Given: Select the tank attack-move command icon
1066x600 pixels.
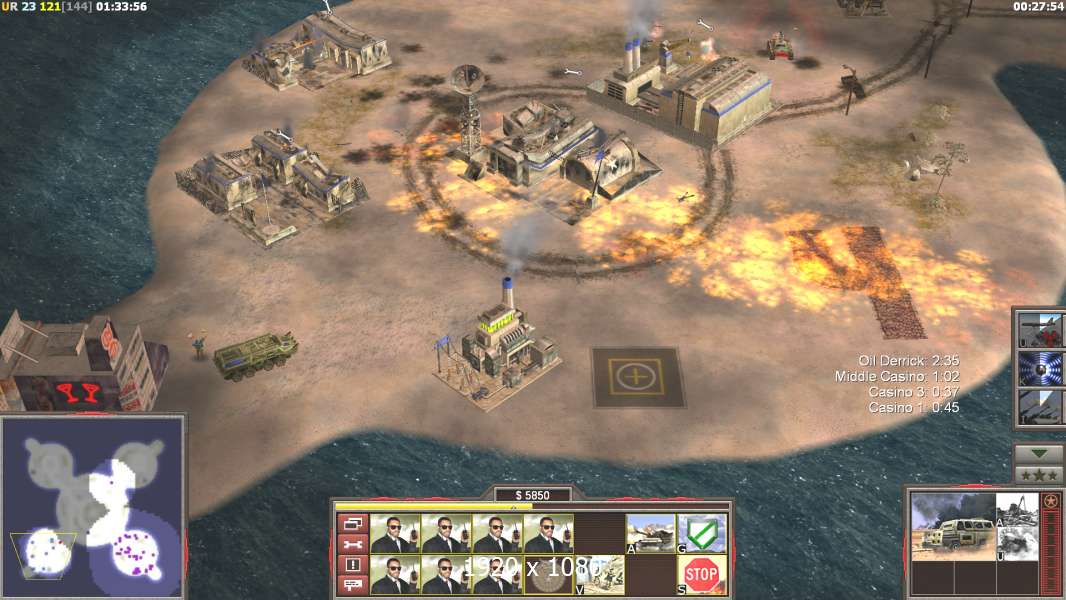Looking at the screenshot, I should 651,532.
